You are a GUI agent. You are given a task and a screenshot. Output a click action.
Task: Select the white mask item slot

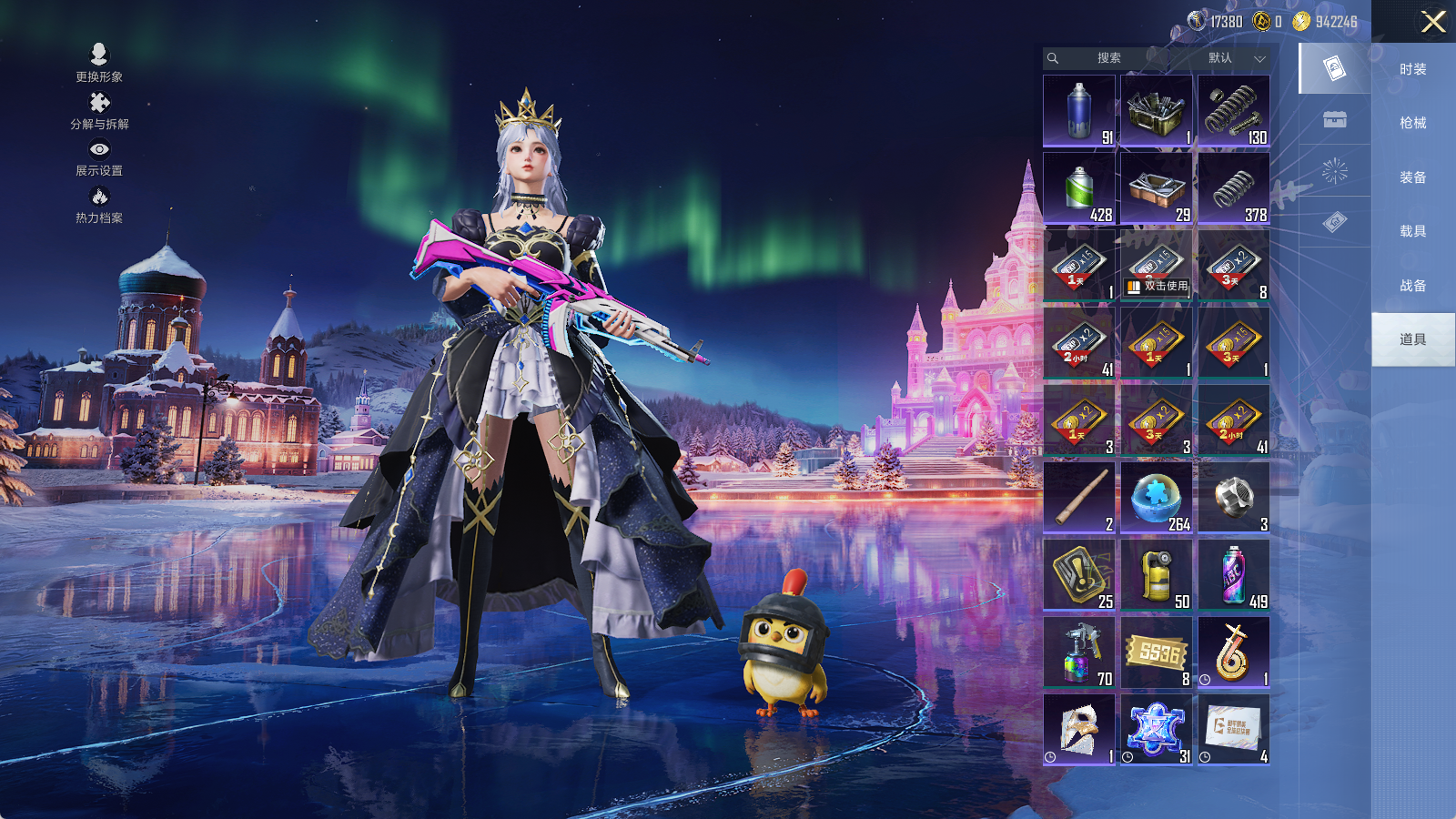(1079, 729)
